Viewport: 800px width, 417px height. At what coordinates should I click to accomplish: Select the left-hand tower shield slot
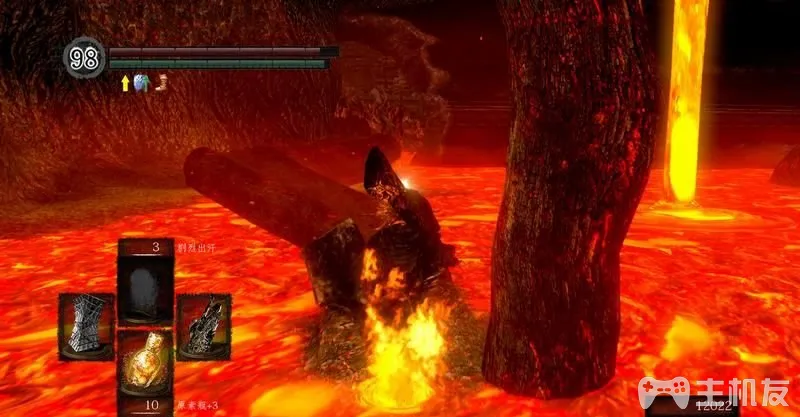tap(86, 325)
